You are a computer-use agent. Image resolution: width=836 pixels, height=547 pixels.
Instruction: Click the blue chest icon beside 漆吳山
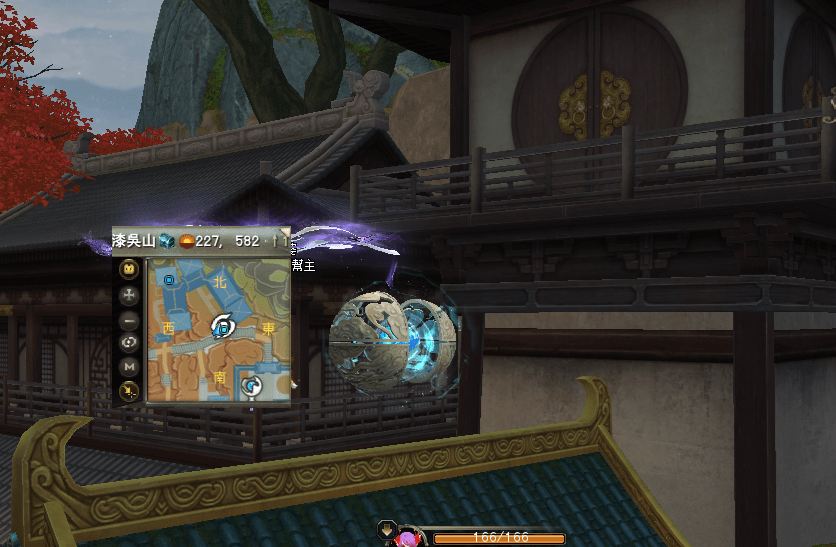pyautogui.click(x=166, y=241)
